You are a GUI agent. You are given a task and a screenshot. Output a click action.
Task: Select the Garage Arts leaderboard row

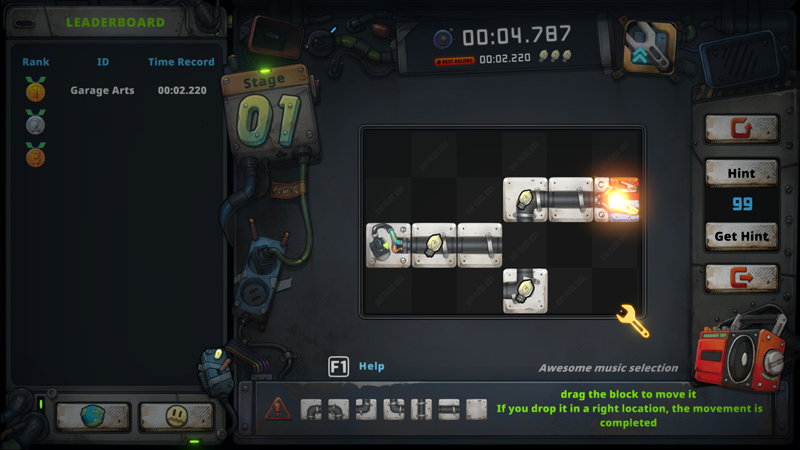(120, 90)
